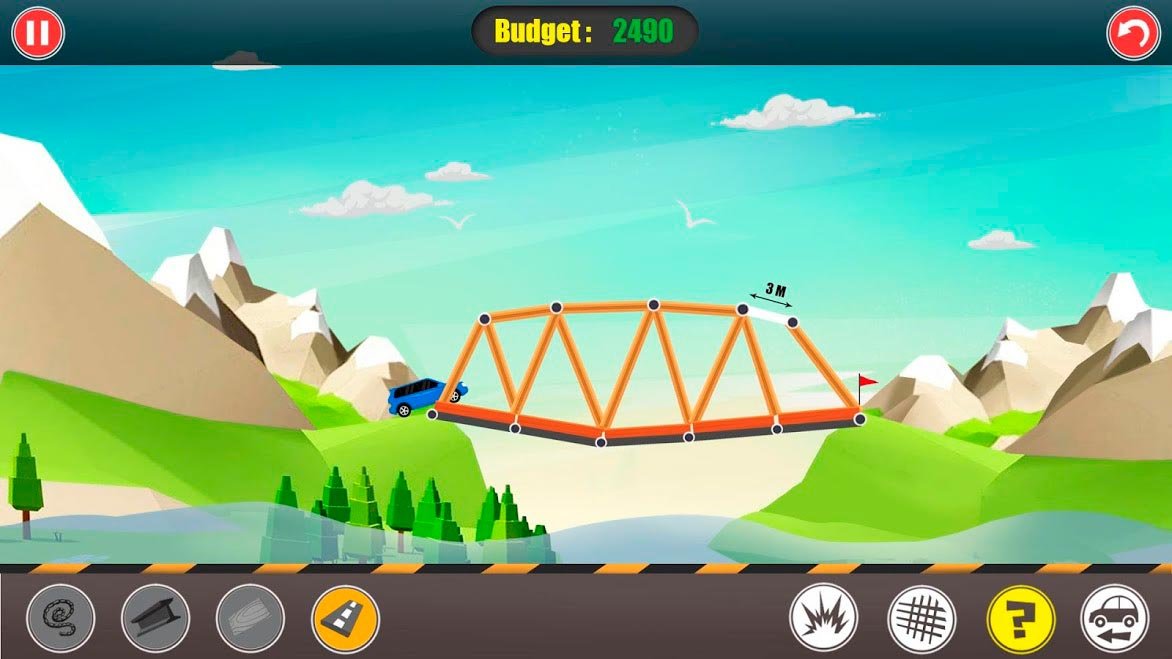Screen dimensions: 1172x659
Task: Select the orange road material tool
Action: coord(345,618)
